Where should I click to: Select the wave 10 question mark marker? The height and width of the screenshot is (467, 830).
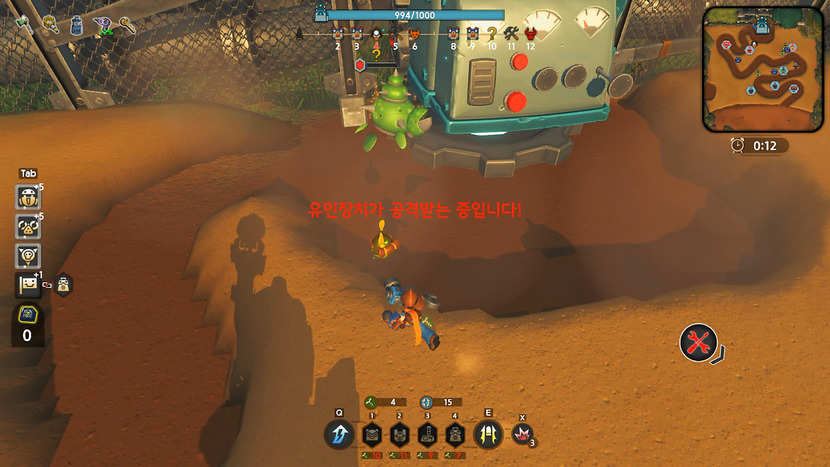coord(491,33)
